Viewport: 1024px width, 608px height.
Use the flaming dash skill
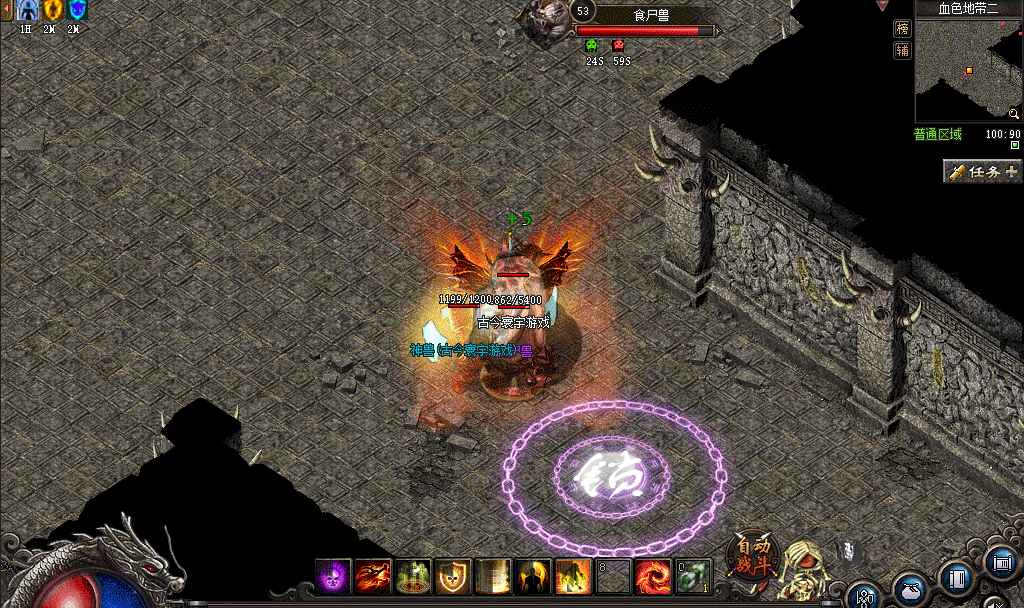[x=373, y=576]
